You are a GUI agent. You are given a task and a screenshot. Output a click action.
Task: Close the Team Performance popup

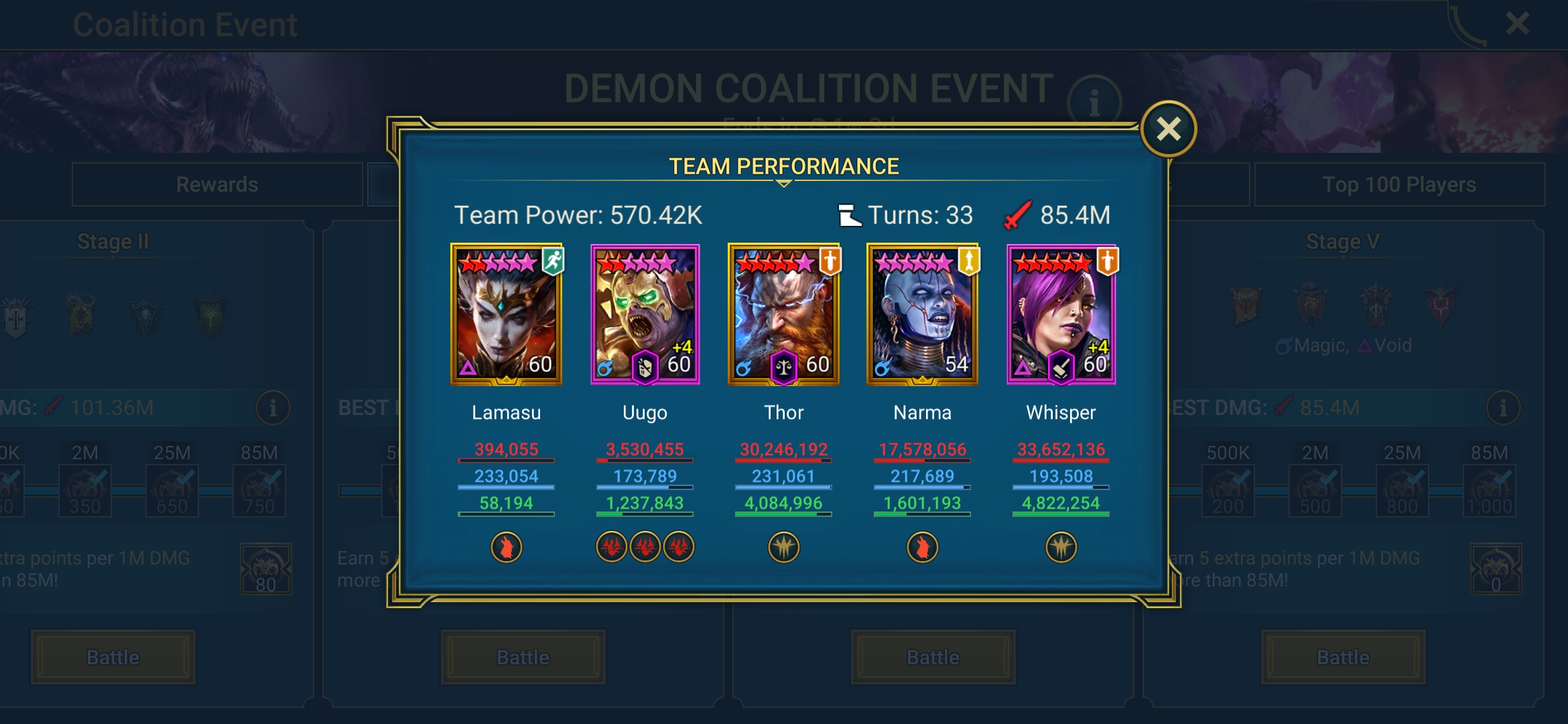click(x=1169, y=129)
